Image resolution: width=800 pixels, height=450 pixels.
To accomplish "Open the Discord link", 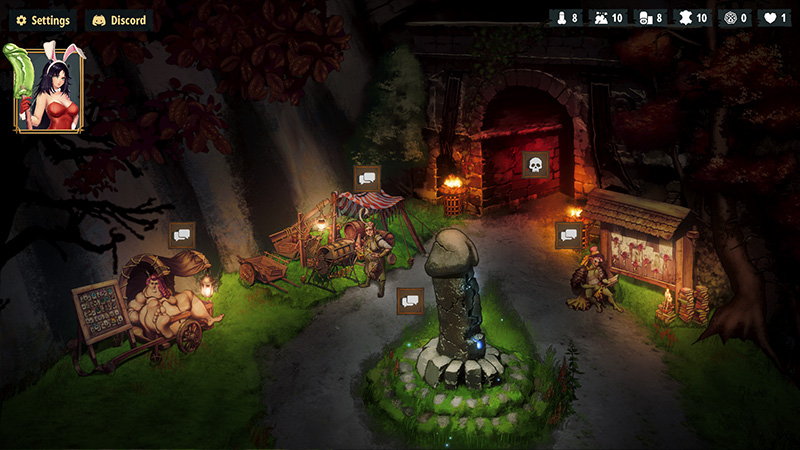I will pyautogui.click(x=119, y=20).
